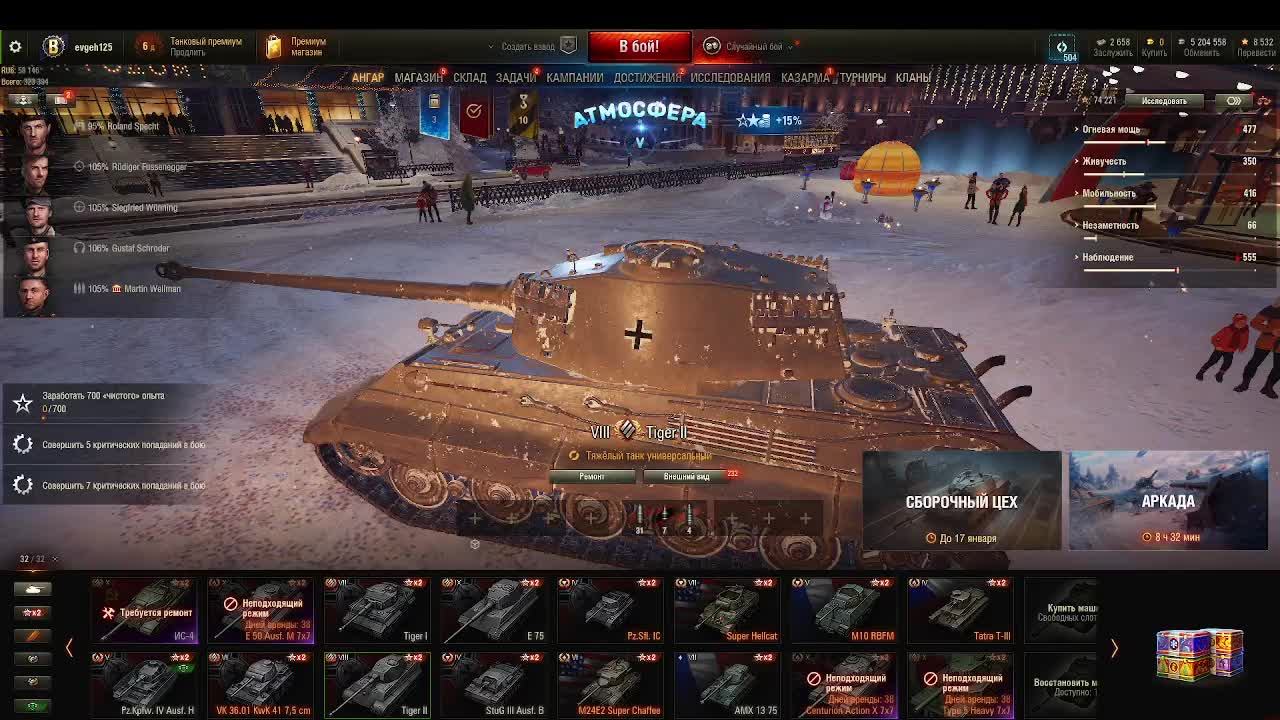Switch to the МАГАЗИН tab
This screenshot has width=1280, height=720.
pos(418,77)
